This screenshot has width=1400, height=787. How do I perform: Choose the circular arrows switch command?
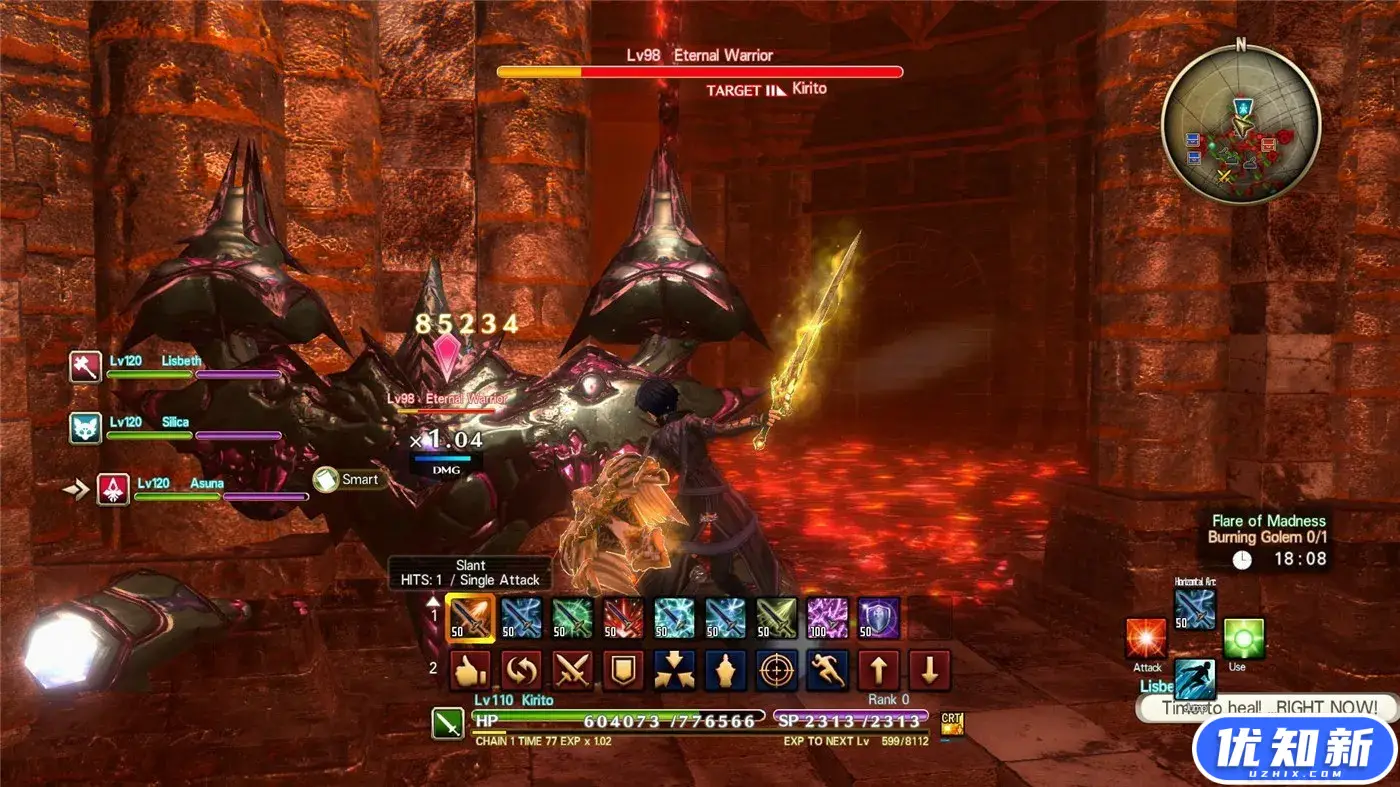point(521,670)
